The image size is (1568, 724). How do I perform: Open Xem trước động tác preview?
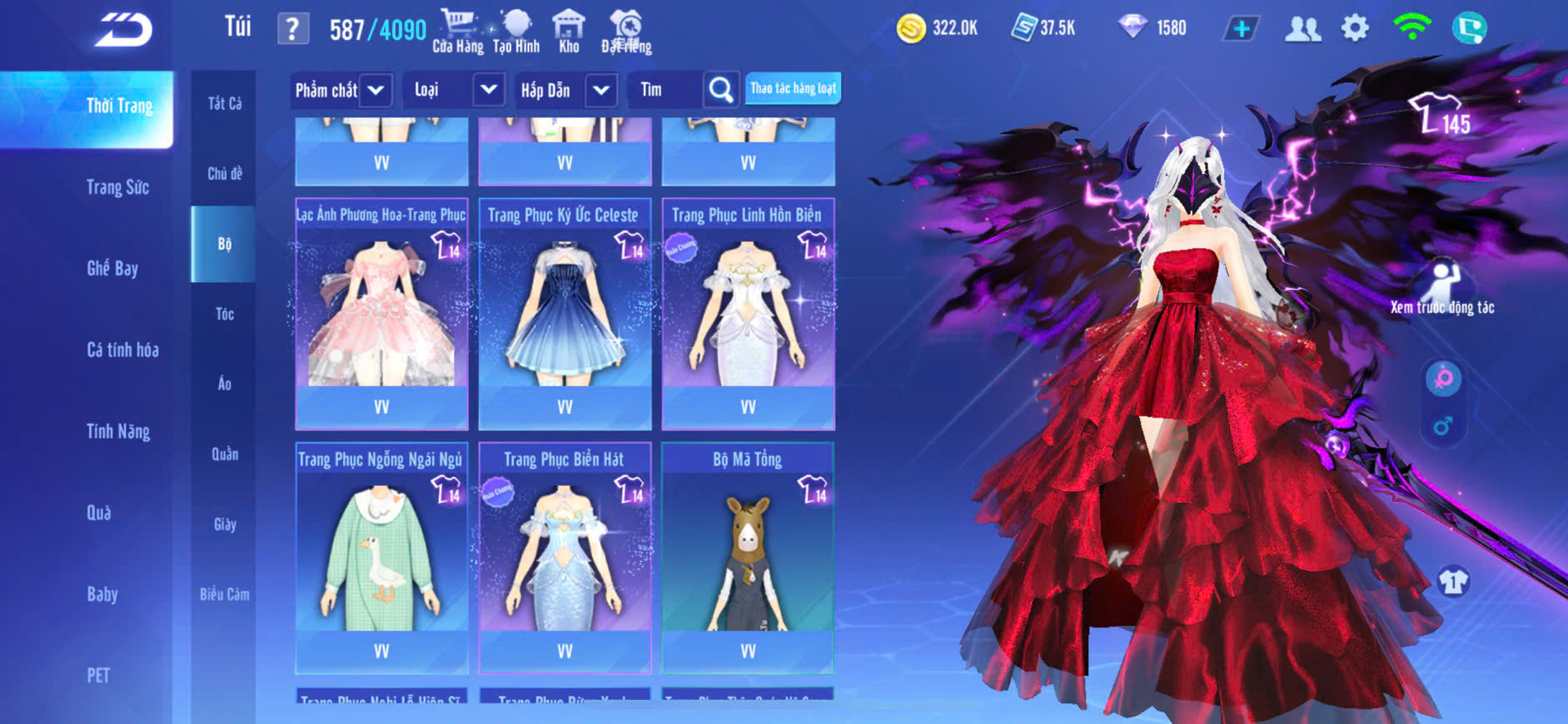(1442, 287)
